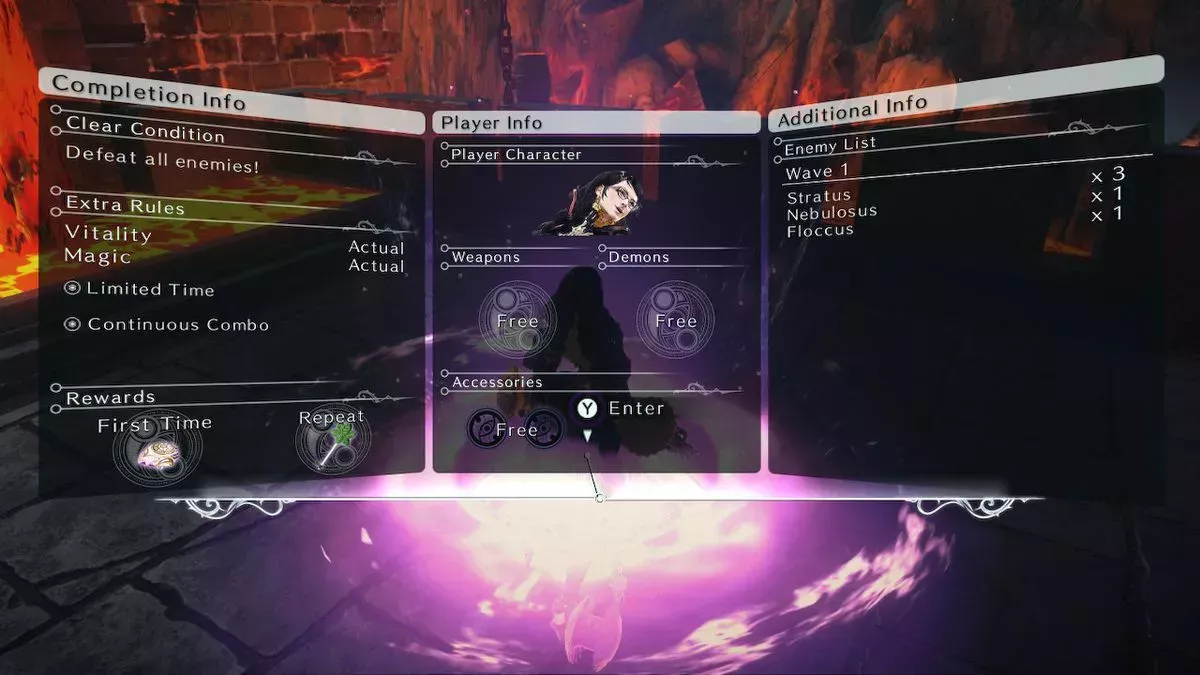Inspect the First Time reward icon

click(156, 451)
